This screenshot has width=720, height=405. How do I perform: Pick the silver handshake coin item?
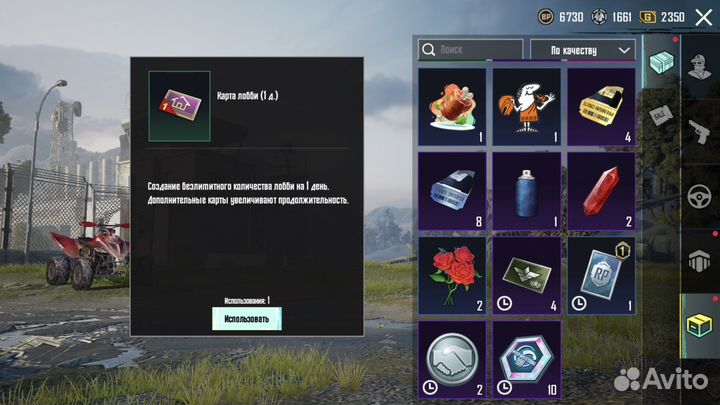[x=452, y=356]
